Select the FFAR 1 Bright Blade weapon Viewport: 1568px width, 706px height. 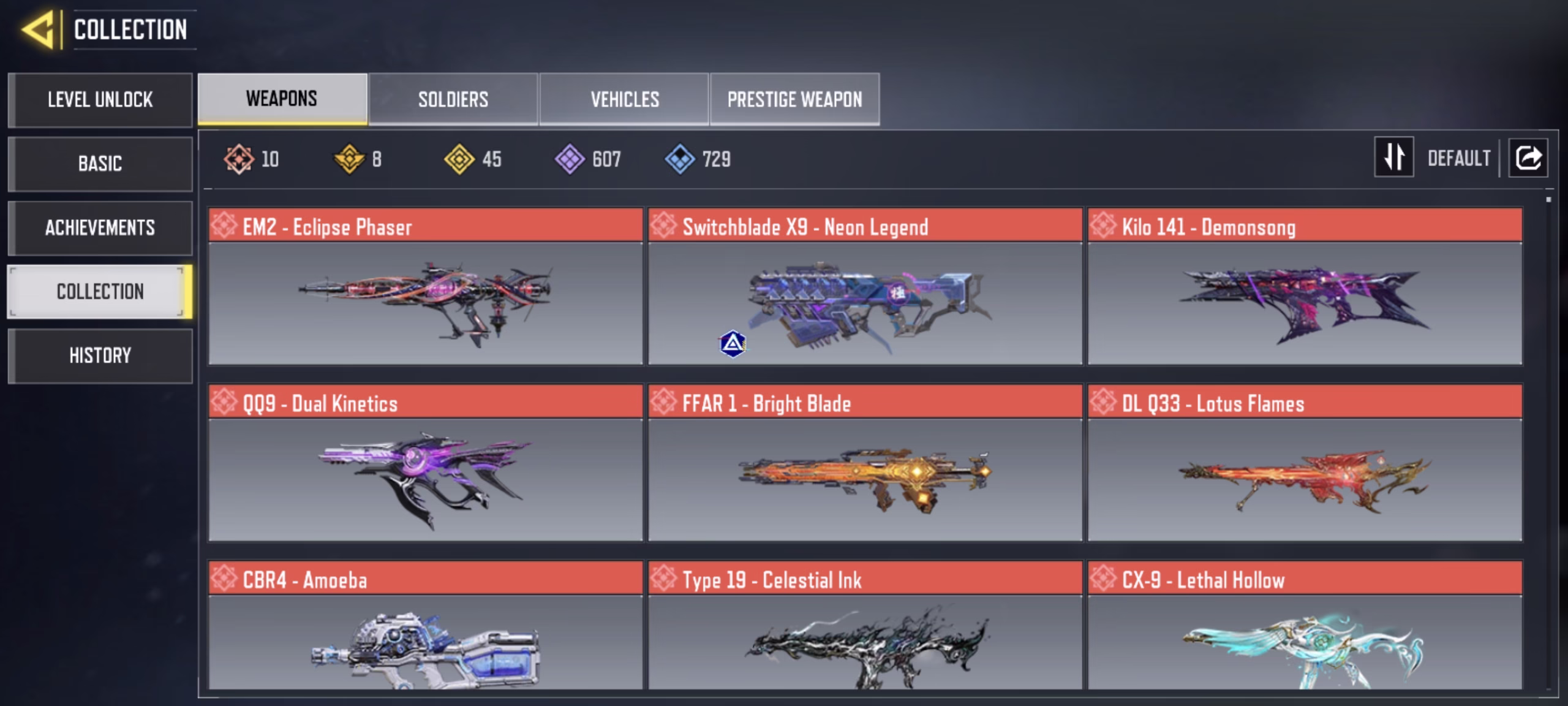pyautogui.click(x=865, y=463)
